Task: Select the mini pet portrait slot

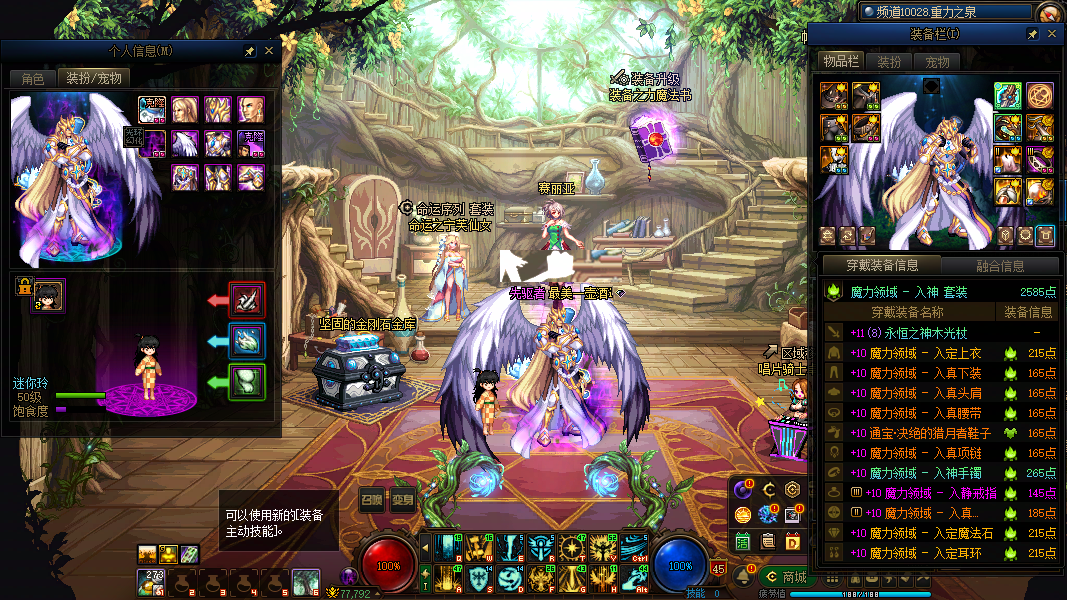Action: (49, 294)
